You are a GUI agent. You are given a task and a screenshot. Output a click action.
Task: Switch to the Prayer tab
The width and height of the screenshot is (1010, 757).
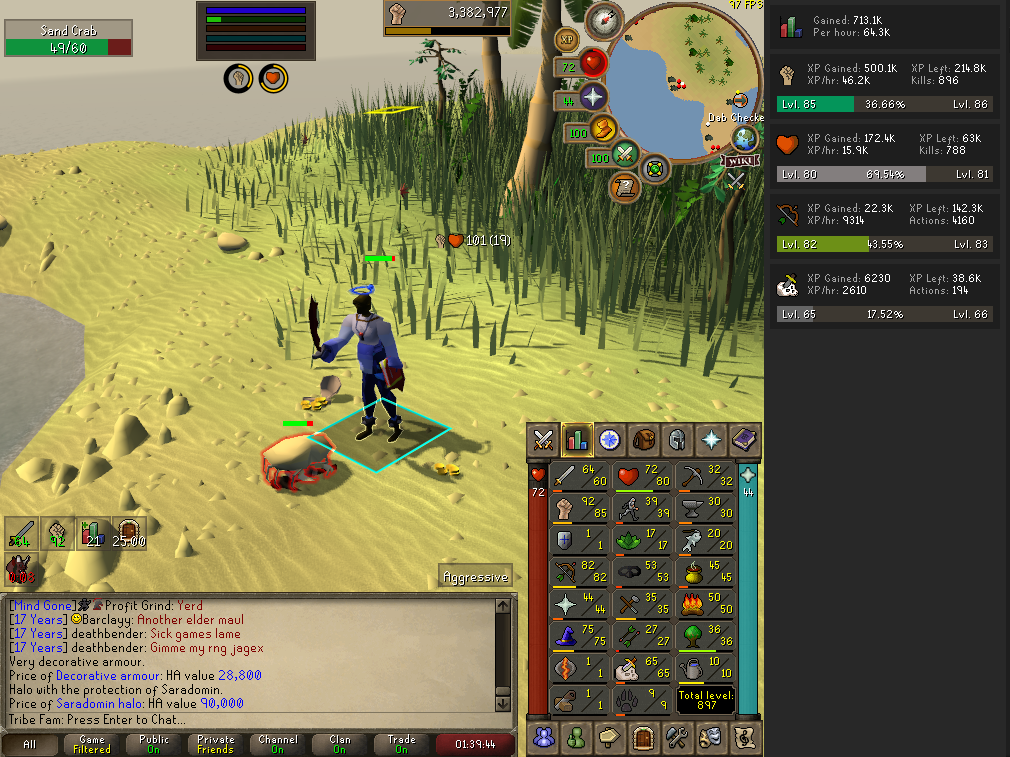(x=711, y=439)
